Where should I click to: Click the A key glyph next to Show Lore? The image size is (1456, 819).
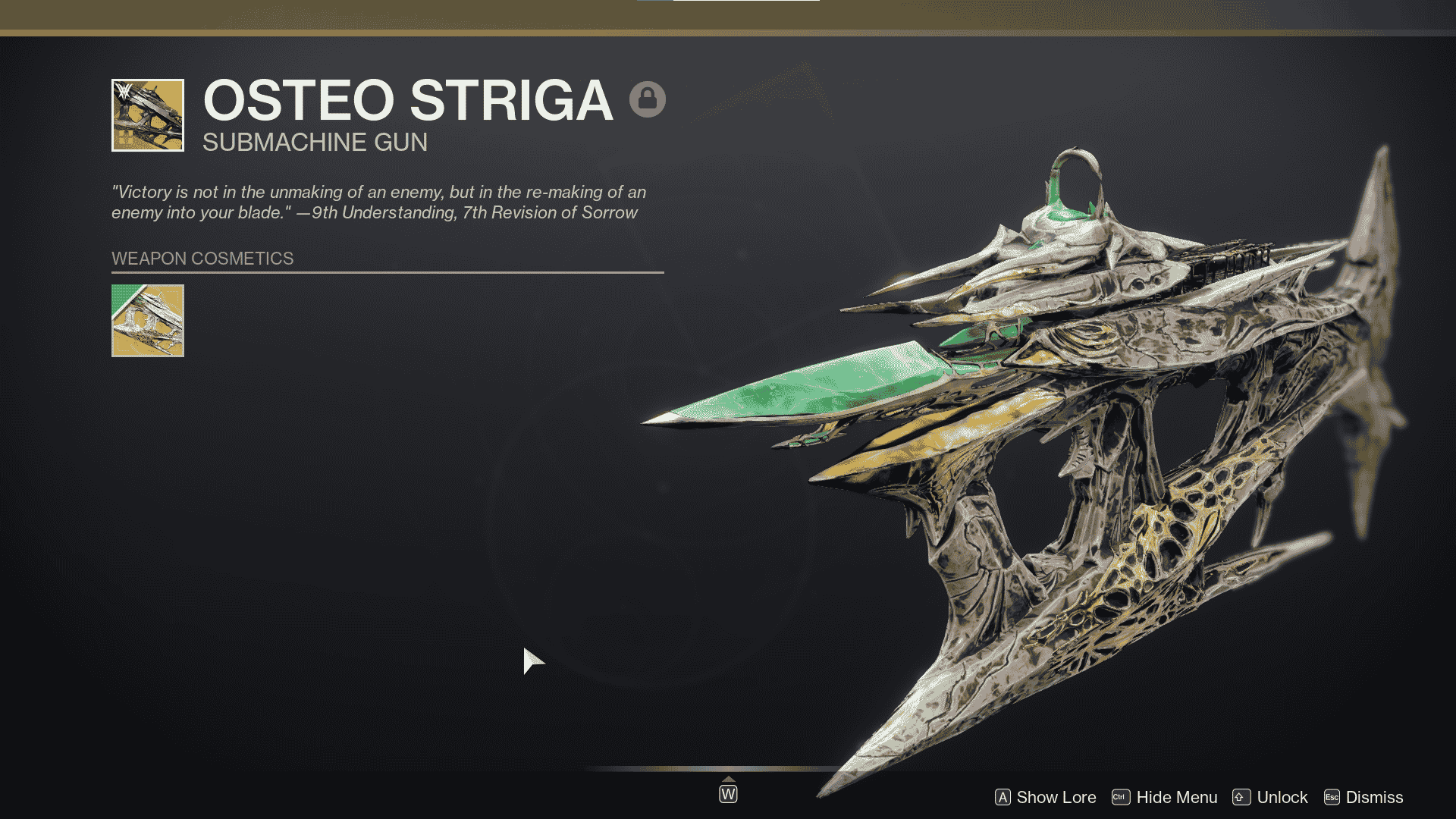(x=1003, y=797)
